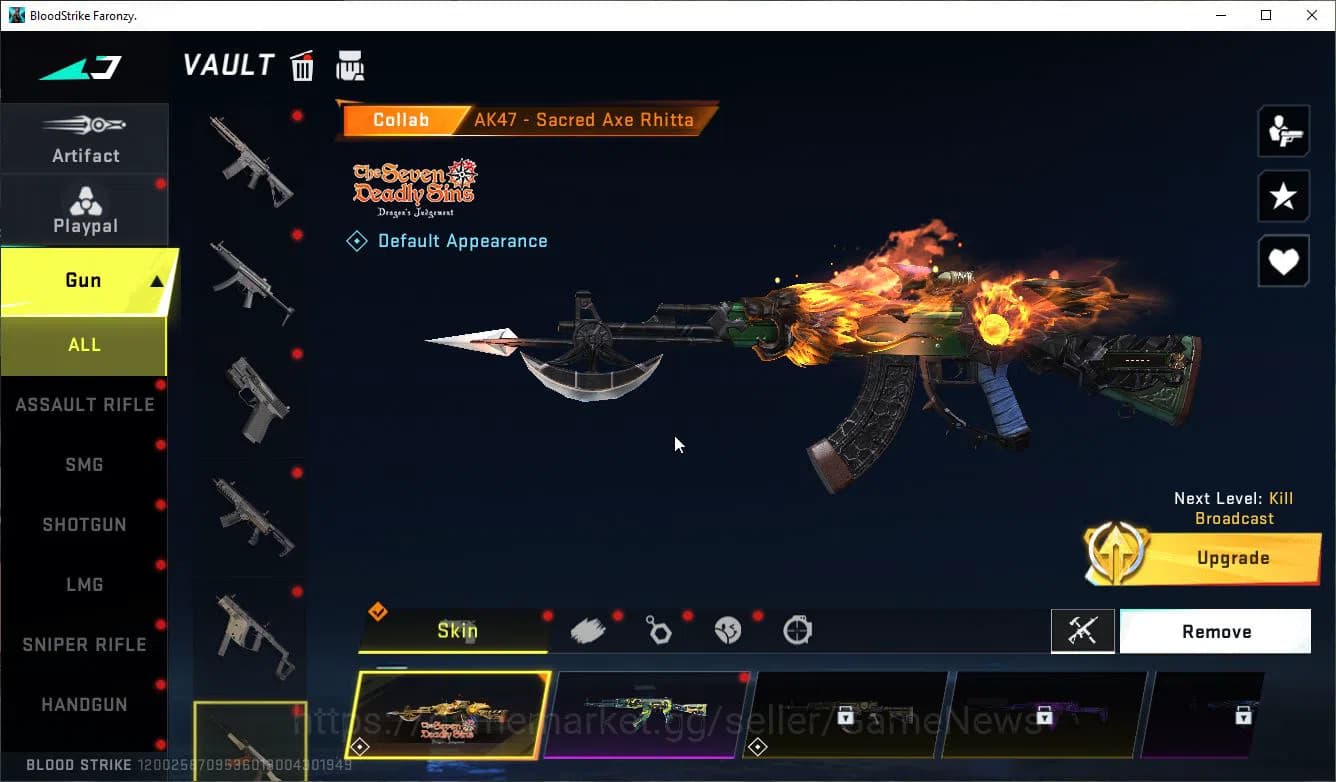
Task: Switch to the Skin tab
Action: [x=455, y=630]
